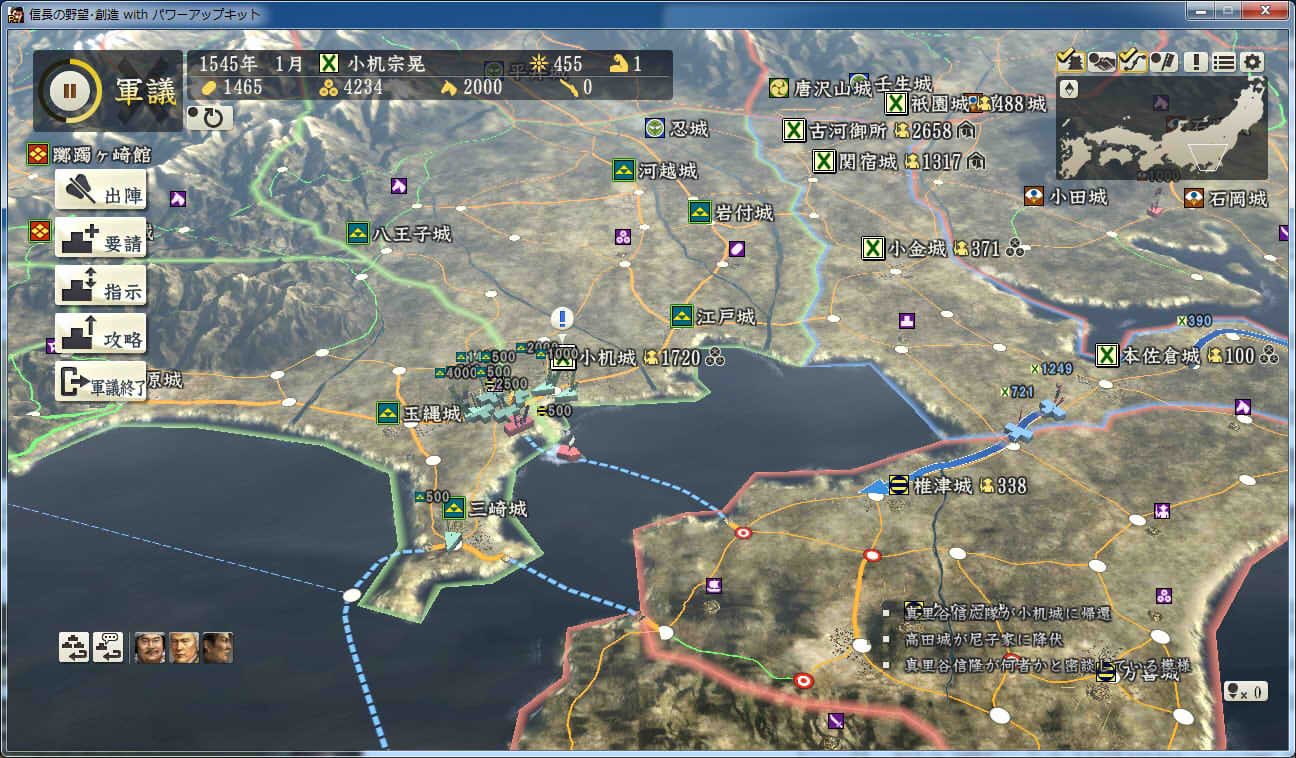Choose the 指示 instruct command

100,286
